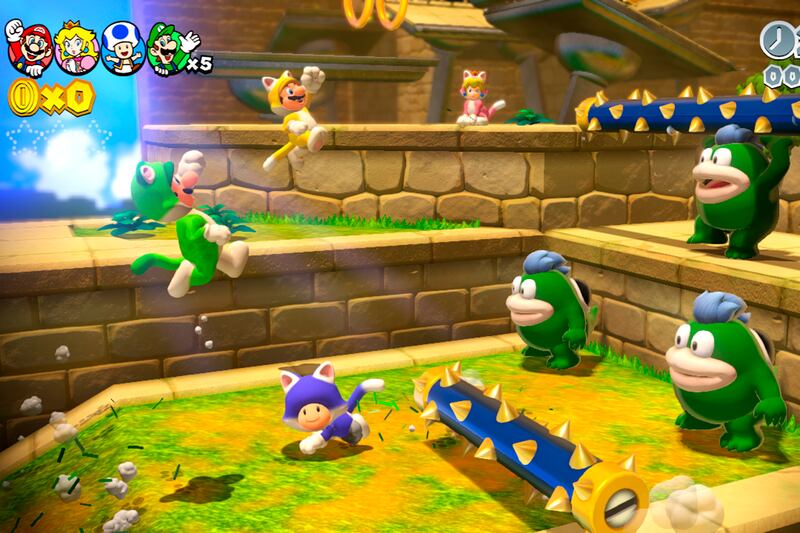800x533 pixels.
Task: Select the Princess Peach player icon
Action: pos(76,47)
